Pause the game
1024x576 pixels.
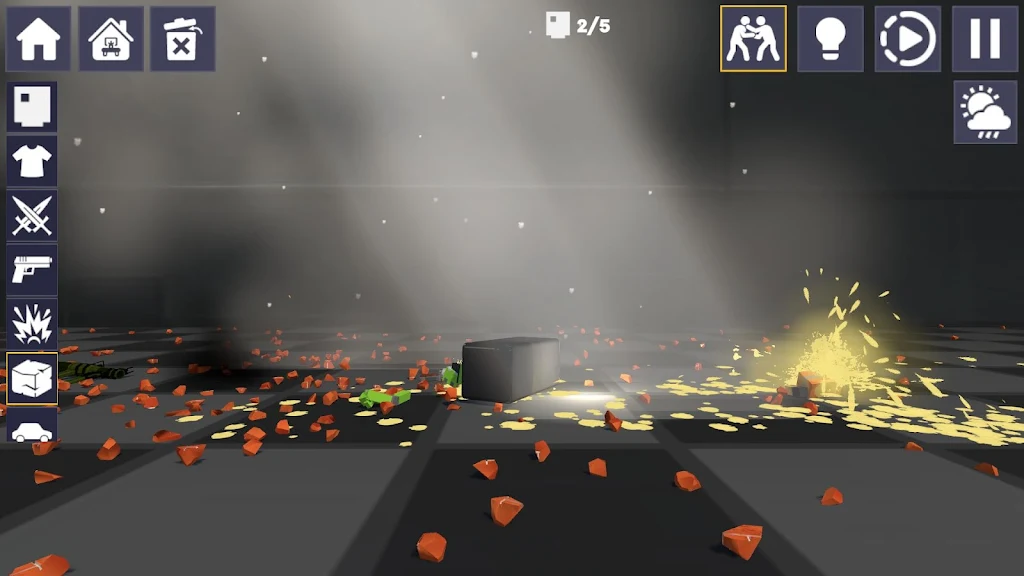click(x=984, y=39)
